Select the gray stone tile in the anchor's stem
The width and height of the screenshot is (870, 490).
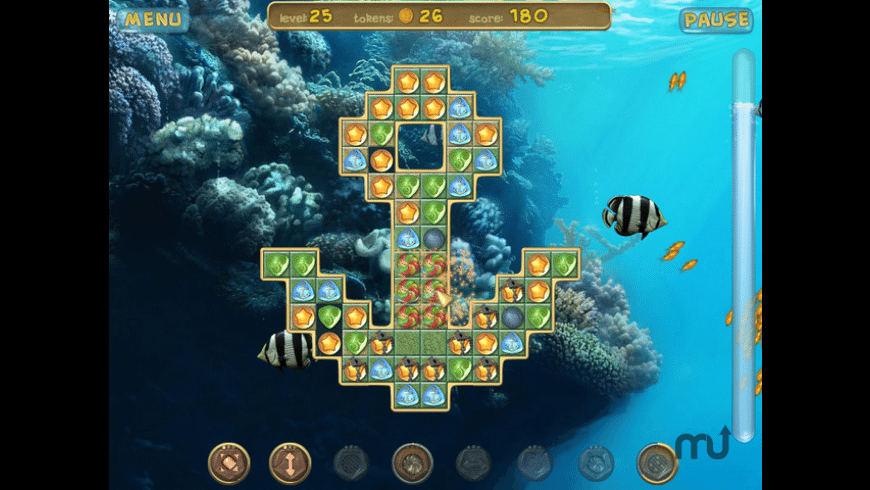433,239
